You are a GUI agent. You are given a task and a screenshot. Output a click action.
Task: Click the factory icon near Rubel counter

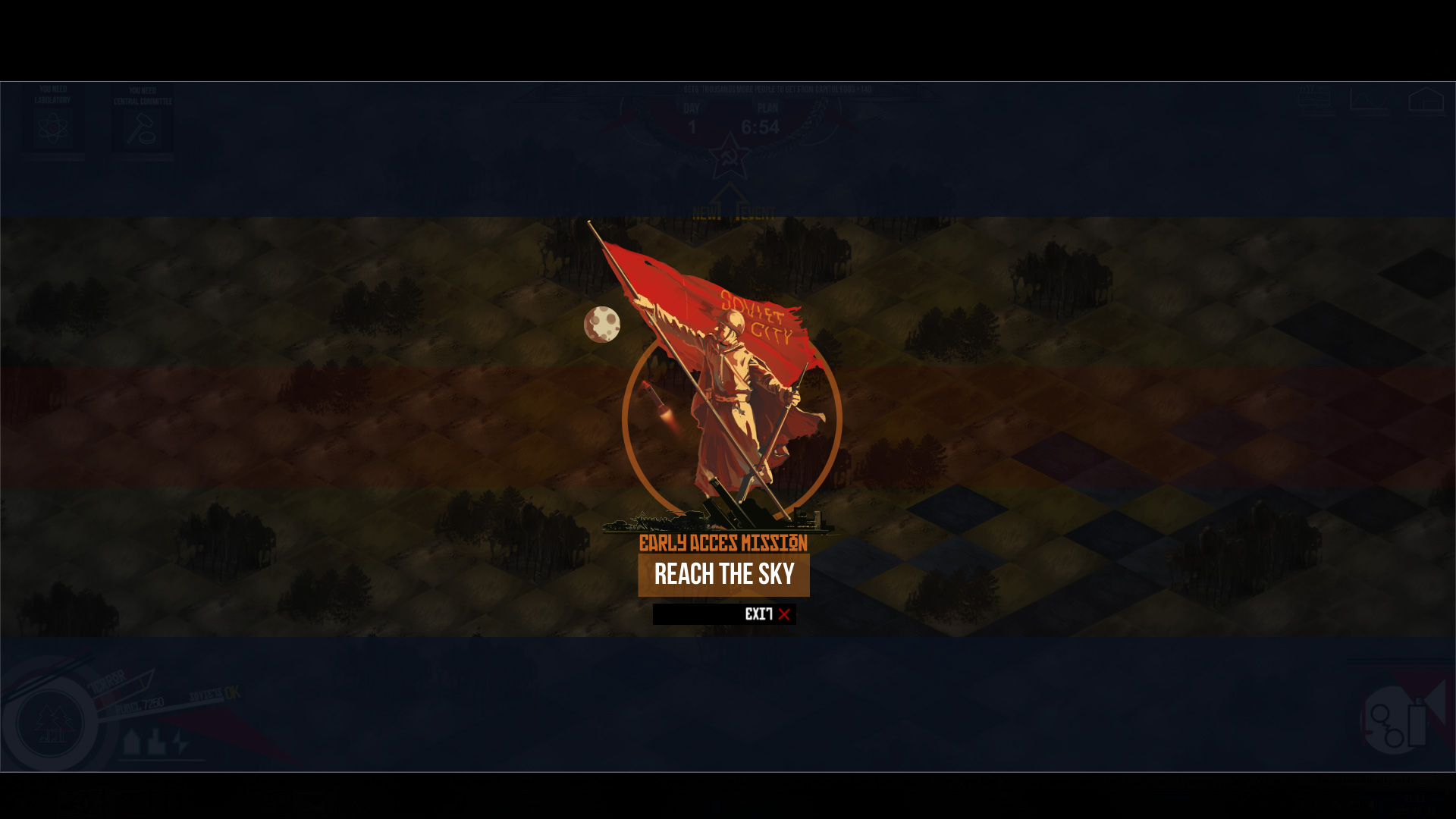coord(157,742)
